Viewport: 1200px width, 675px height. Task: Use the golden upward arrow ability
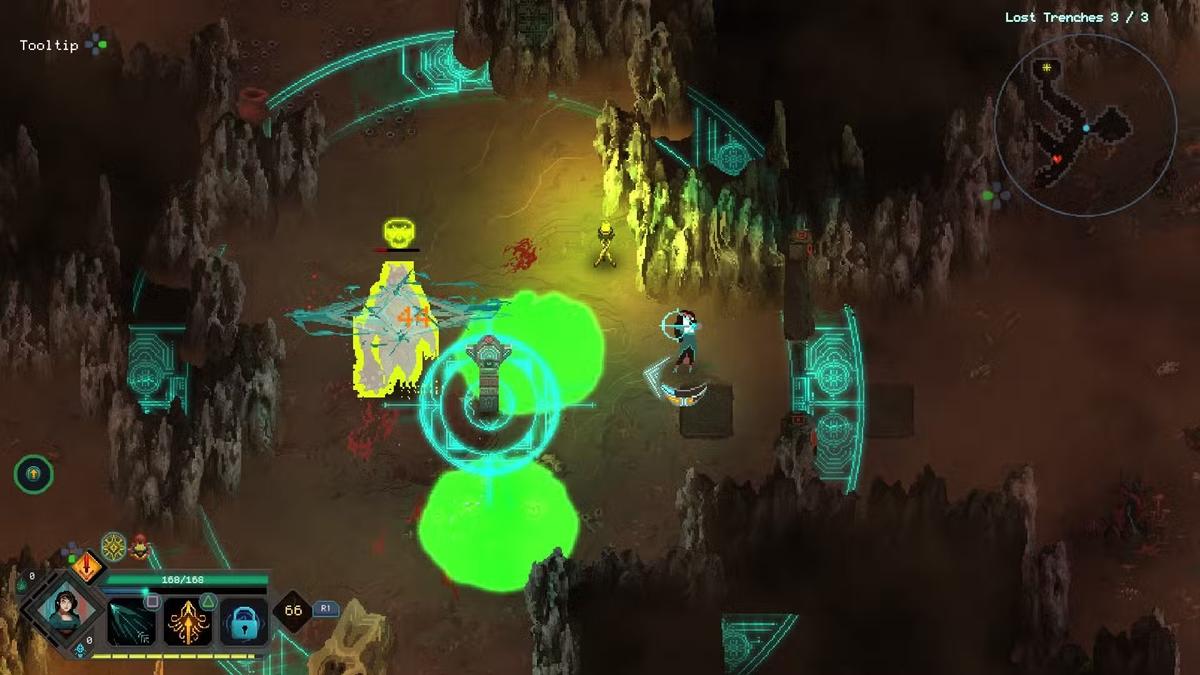click(x=188, y=620)
